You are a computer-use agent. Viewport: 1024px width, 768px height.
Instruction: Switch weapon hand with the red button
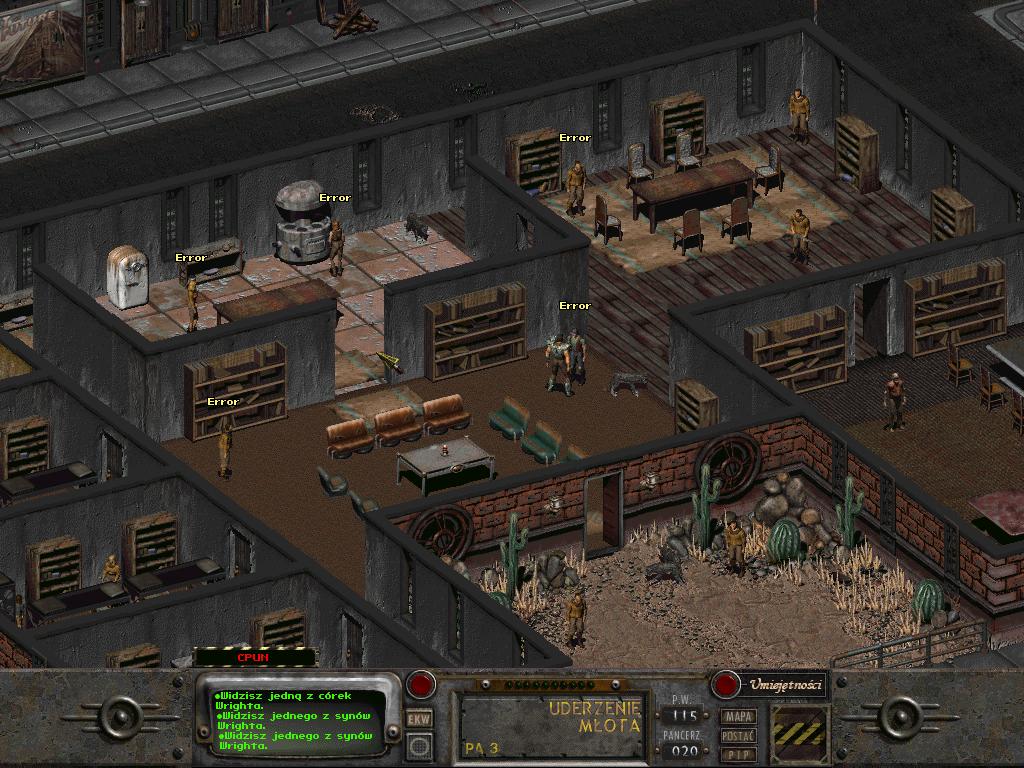pos(421,685)
